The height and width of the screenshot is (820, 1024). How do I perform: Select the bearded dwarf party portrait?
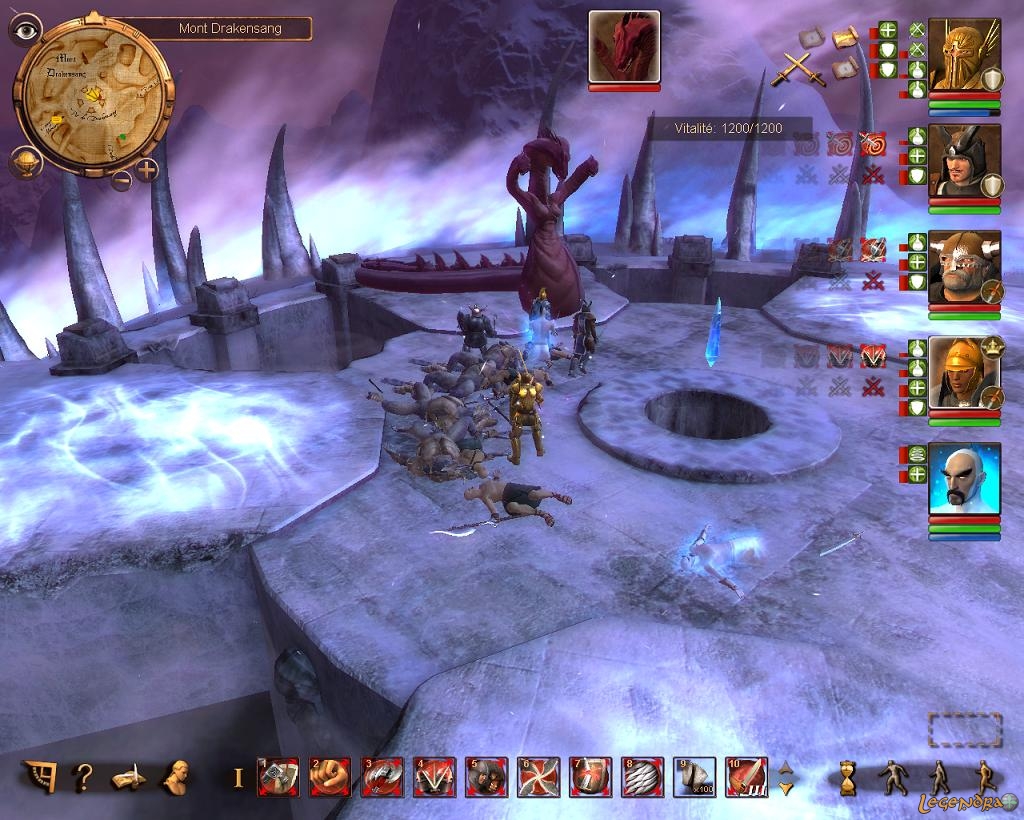(x=964, y=267)
